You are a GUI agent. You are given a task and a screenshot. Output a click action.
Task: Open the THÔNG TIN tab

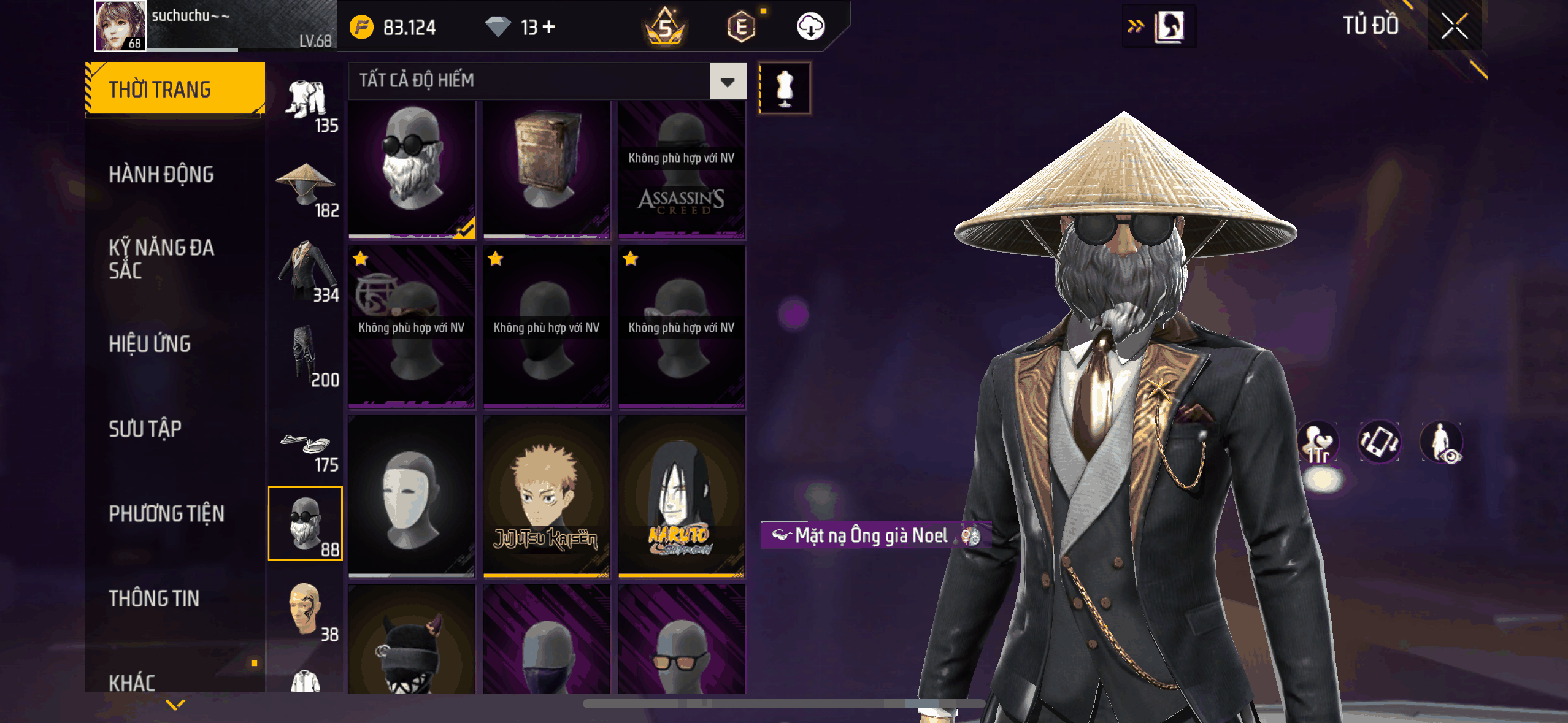click(x=154, y=599)
